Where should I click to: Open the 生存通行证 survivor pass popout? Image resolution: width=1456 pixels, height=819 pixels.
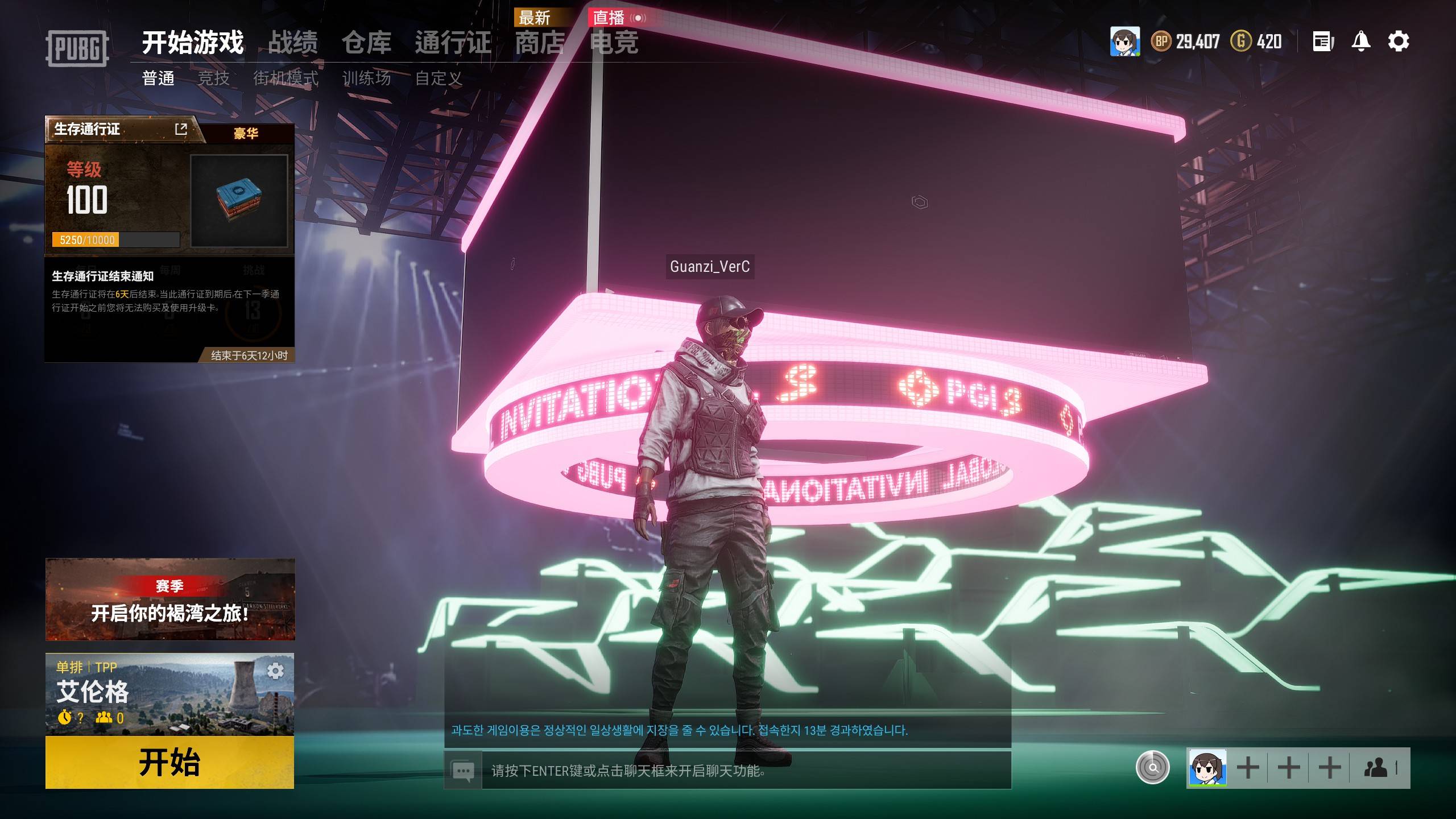[x=181, y=129]
